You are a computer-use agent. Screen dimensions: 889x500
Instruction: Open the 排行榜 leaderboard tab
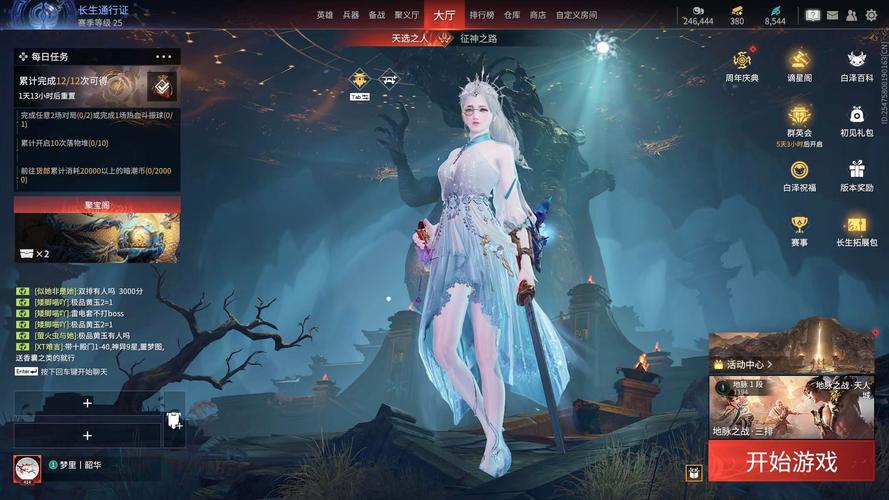[482, 15]
